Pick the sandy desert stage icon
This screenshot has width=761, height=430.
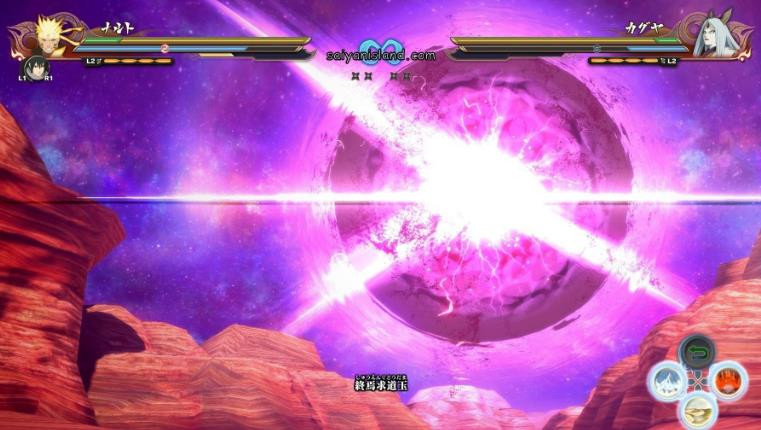(697, 408)
